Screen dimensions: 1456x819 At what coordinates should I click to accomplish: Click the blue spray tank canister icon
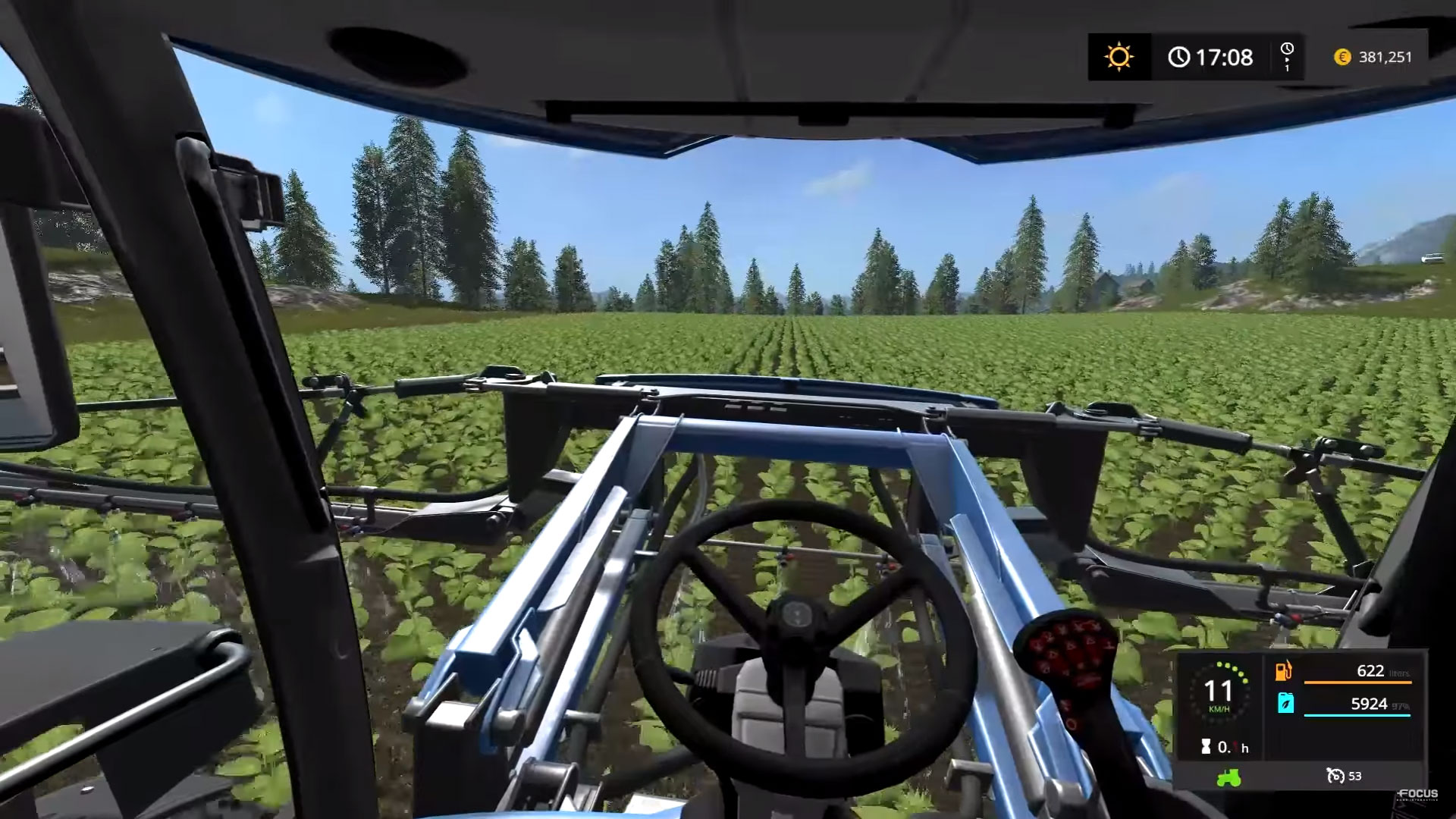tap(1284, 703)
